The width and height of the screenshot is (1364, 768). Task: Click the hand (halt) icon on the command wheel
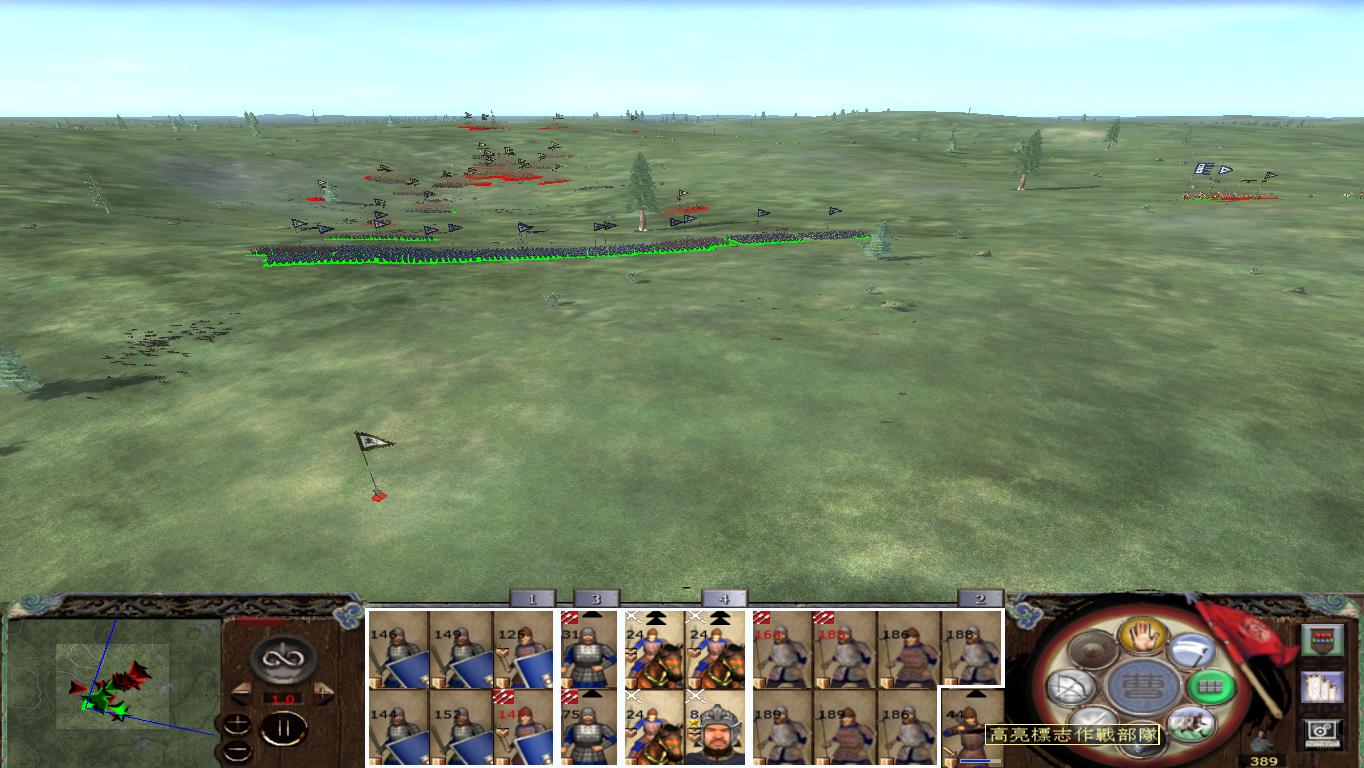pos(1142,636)
